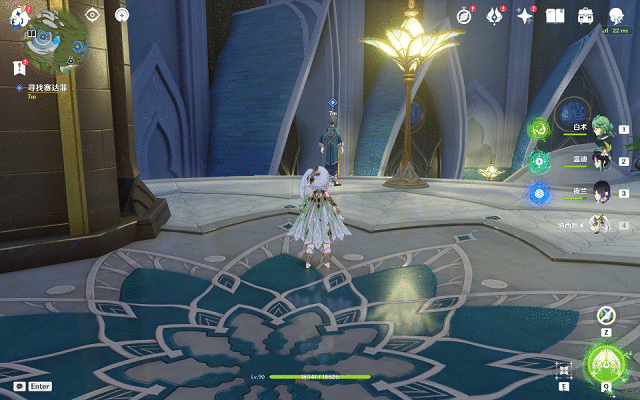640x400 pixels.
Task: Open the signal icon beside elemental sight
Action: click(x=122, y=15)
